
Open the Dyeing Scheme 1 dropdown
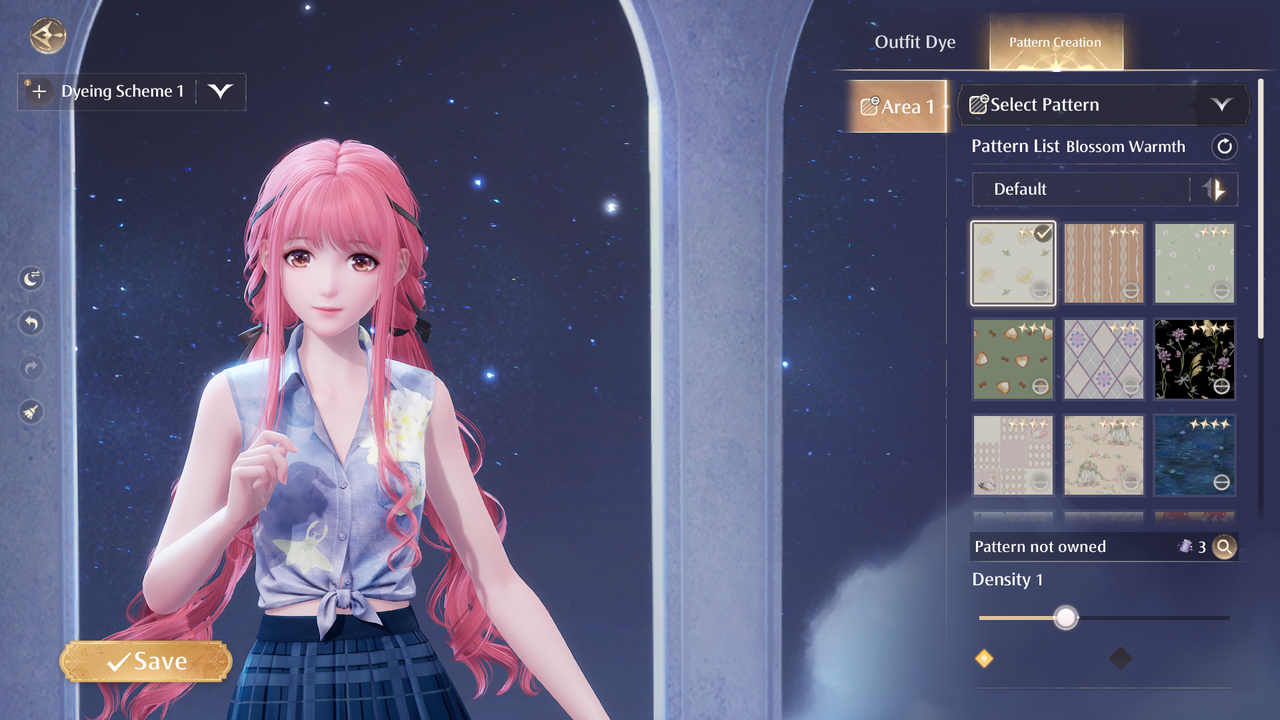(x=220, y=91)
